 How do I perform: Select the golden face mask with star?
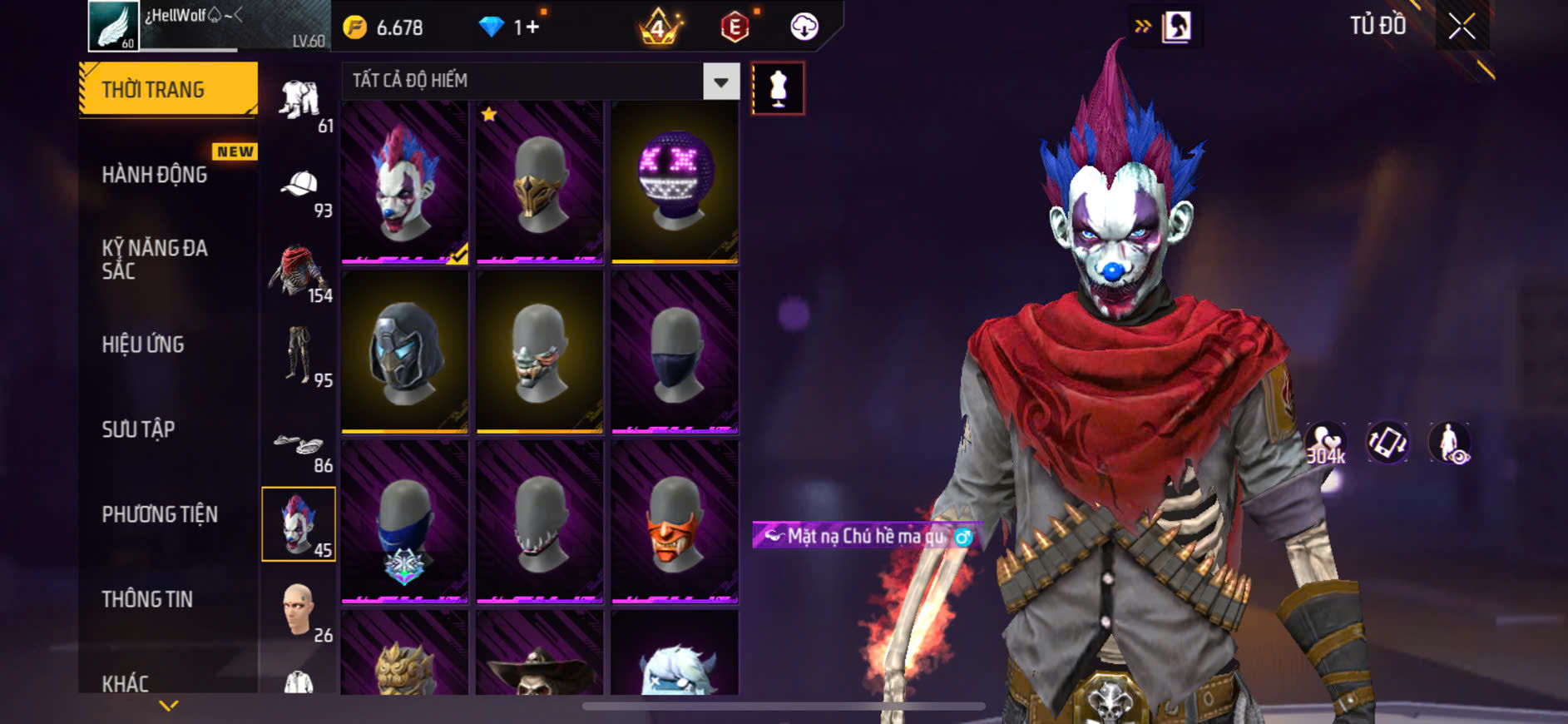(539, 183)
